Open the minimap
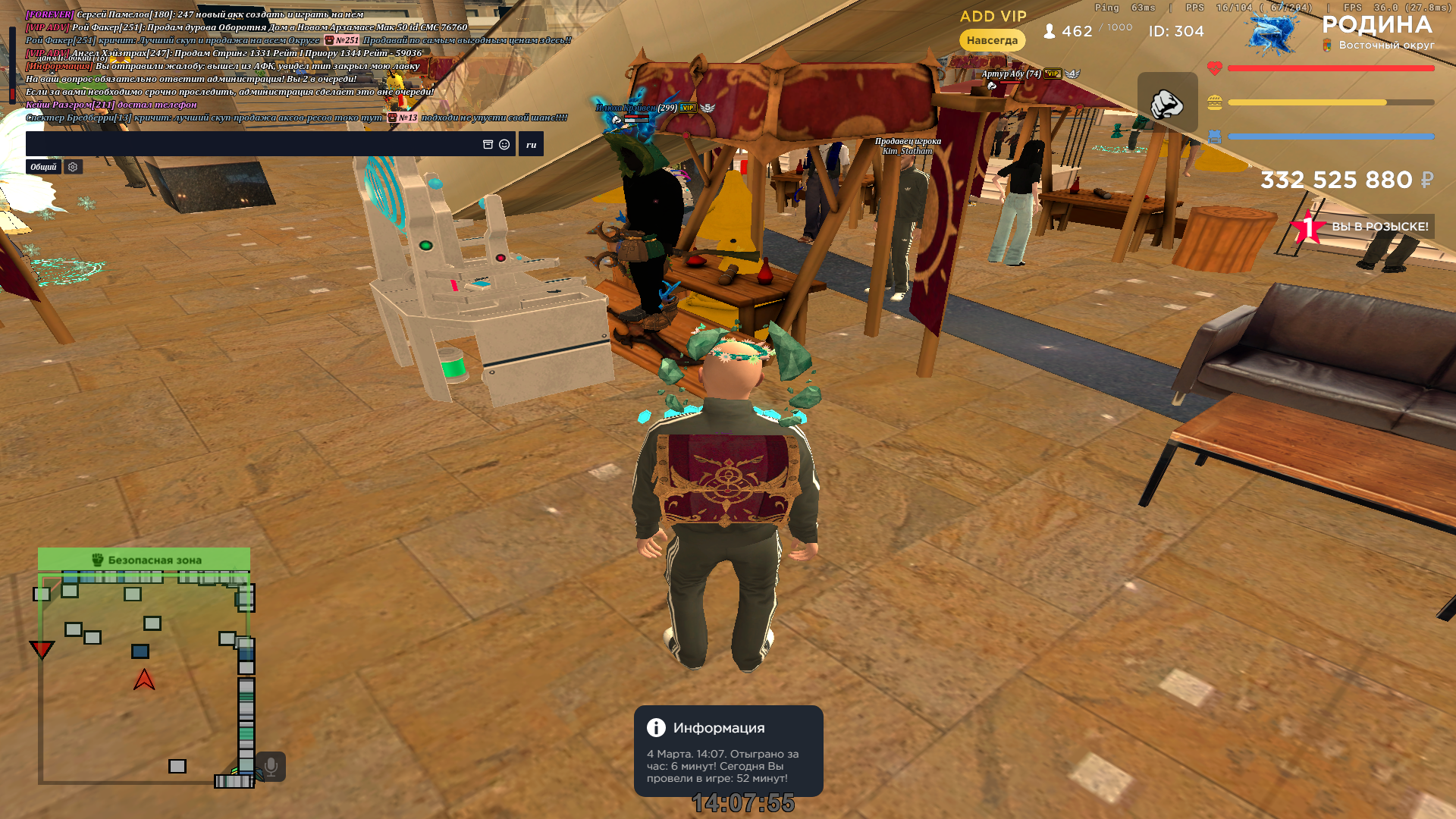Viewport: 1456px width, 819px height. coord(144,676)
